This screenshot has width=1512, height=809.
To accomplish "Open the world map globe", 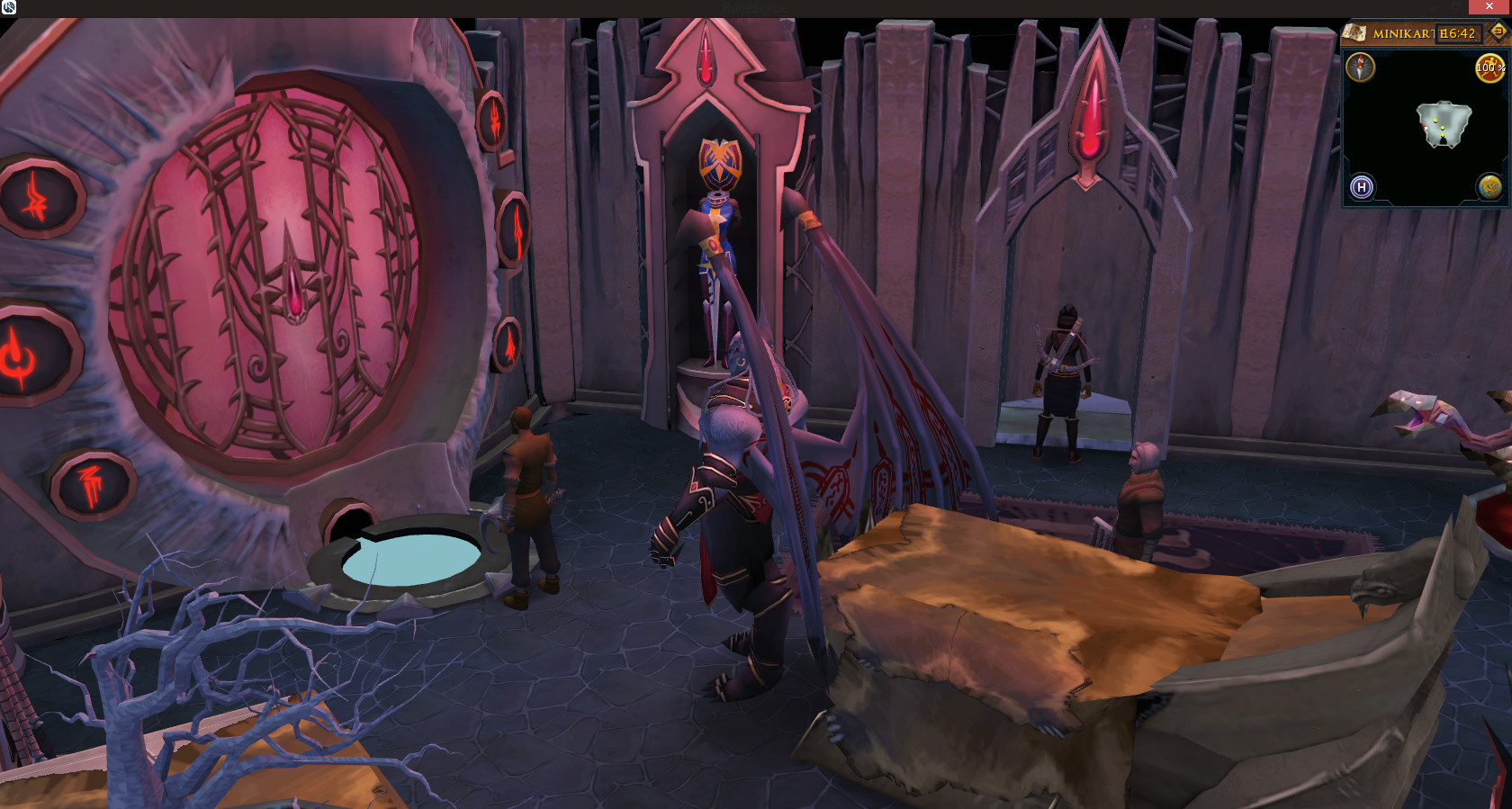I will coord(1489,186).
